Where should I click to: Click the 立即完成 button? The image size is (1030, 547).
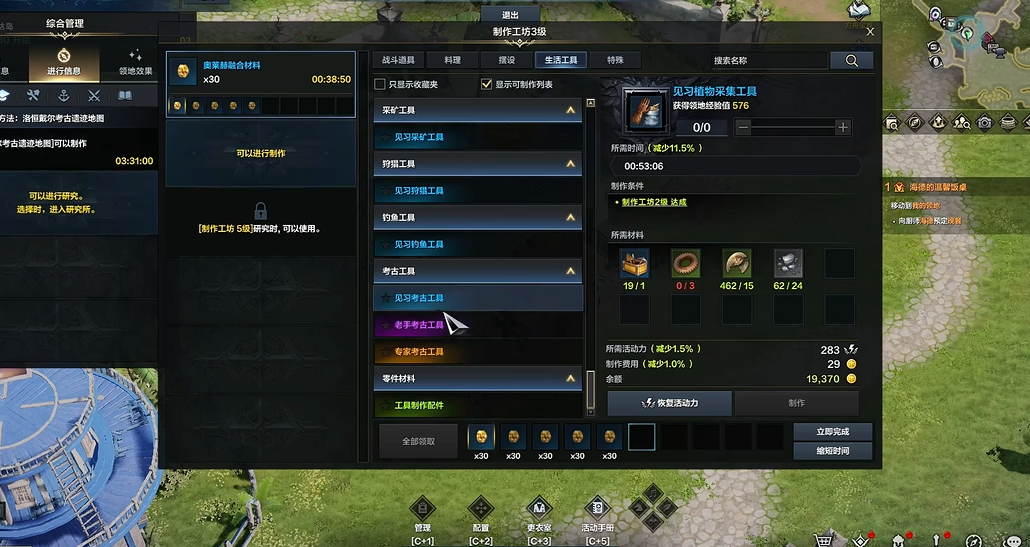tap(832, 432)
